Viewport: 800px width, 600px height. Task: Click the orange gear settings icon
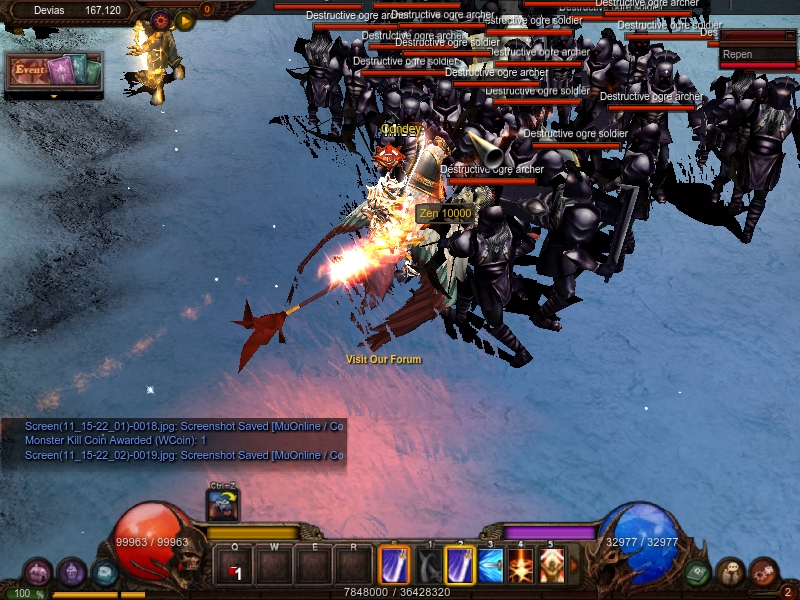point(161,19)
